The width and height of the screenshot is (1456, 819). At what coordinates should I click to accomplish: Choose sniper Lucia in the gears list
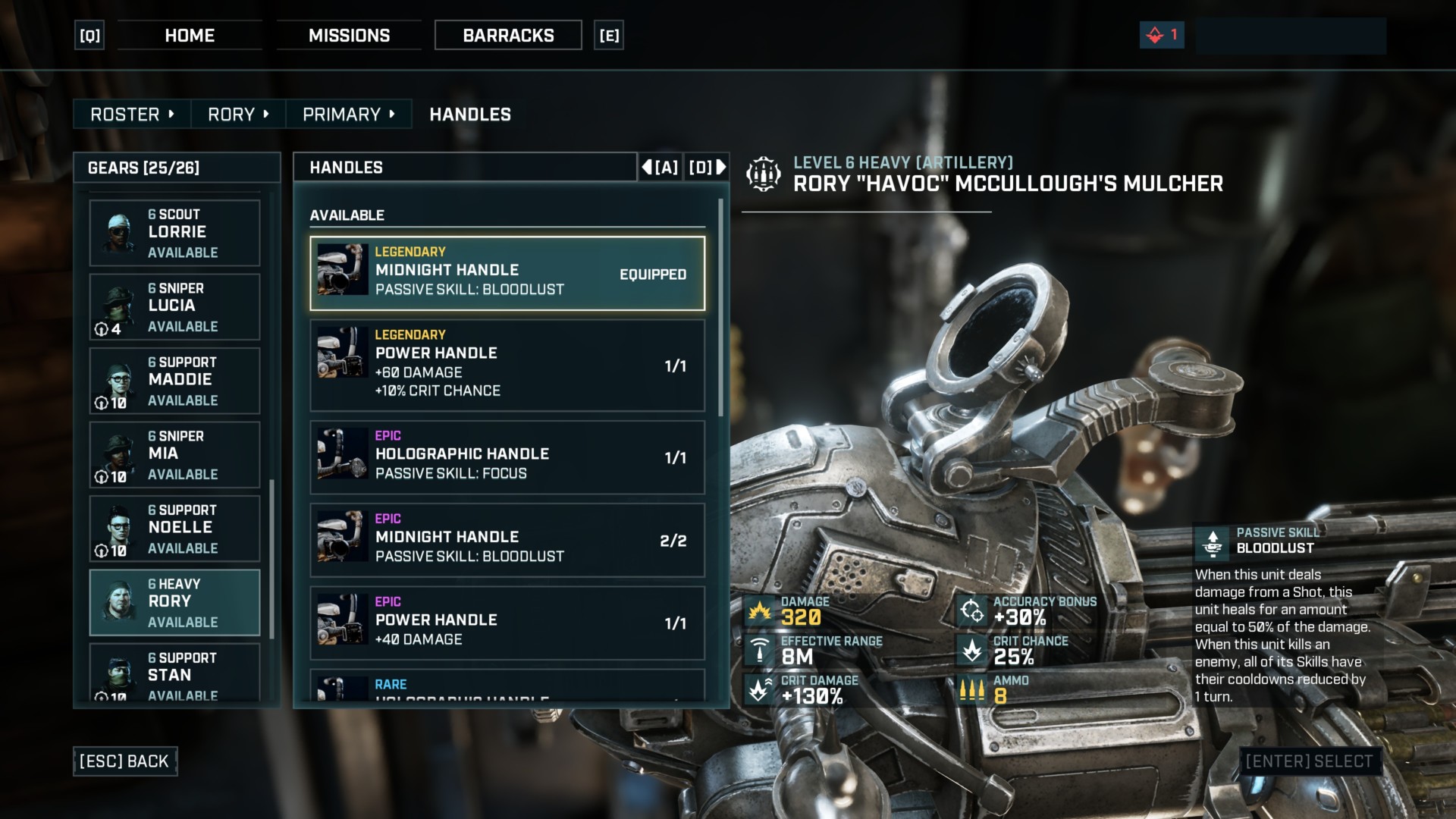pyautogui.click(x=175, y=306)
